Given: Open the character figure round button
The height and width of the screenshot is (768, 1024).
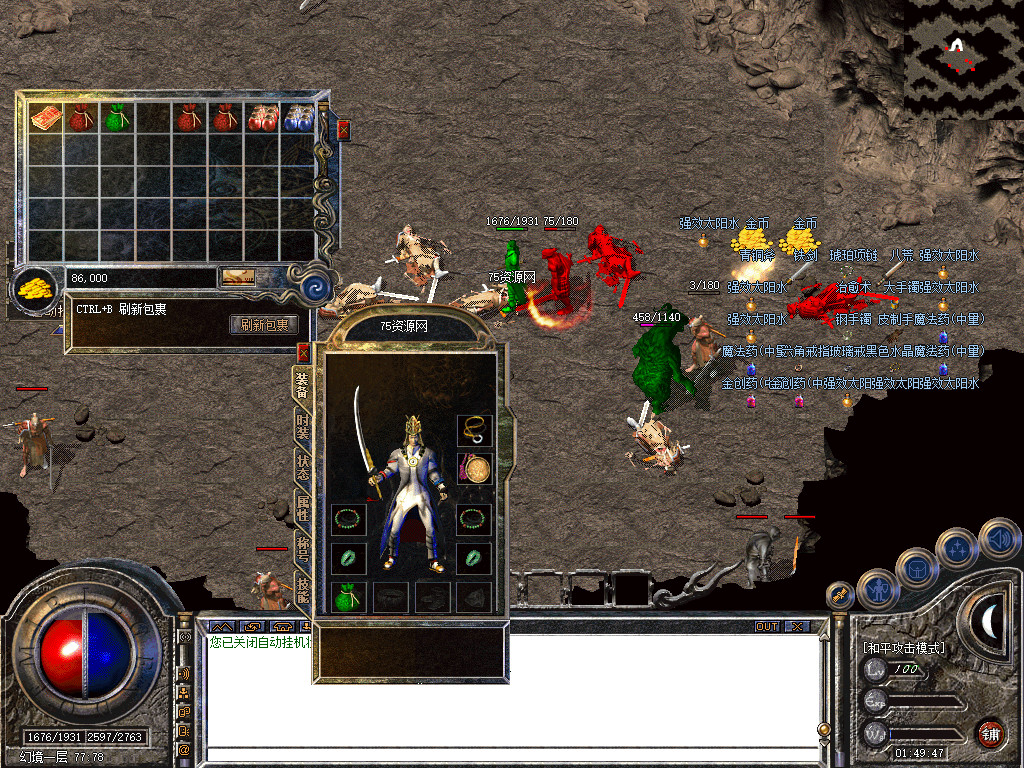Looking at the screenshot, I should tap(877, 589).
